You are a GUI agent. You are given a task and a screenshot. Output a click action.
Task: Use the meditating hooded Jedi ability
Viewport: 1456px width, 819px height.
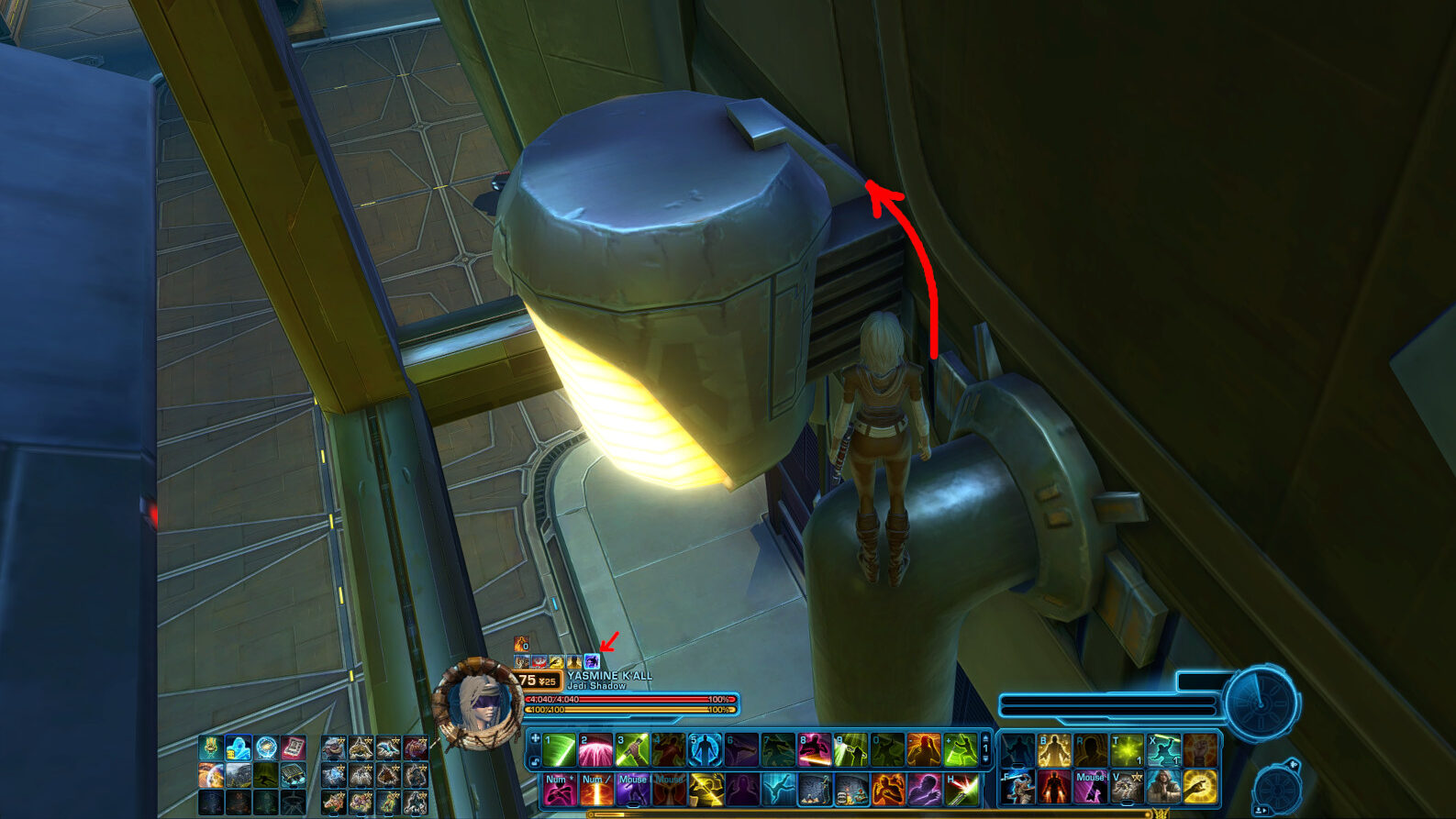click(x=1163, y=787)
